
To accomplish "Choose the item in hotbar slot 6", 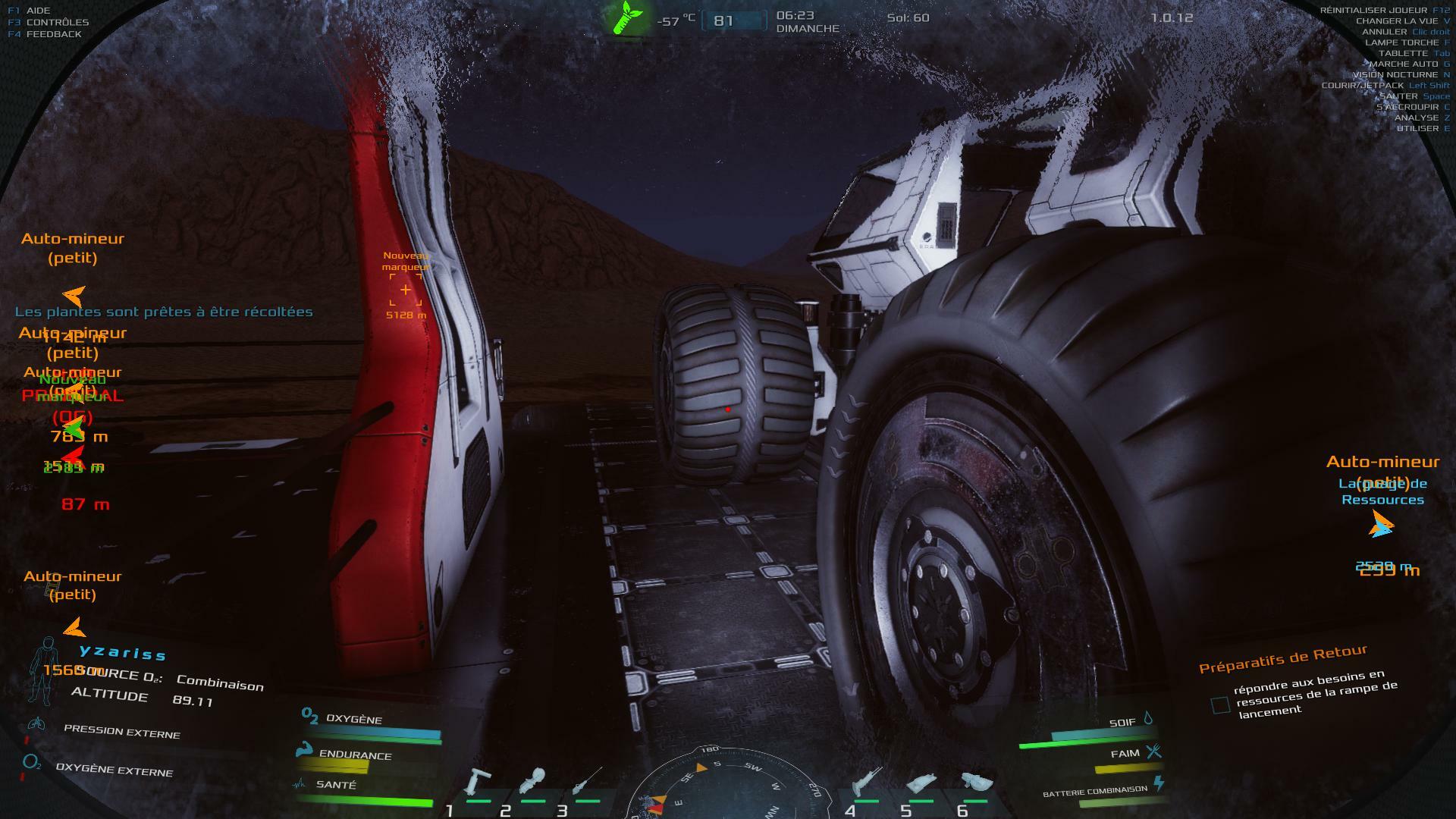I will tap(976, 783).
